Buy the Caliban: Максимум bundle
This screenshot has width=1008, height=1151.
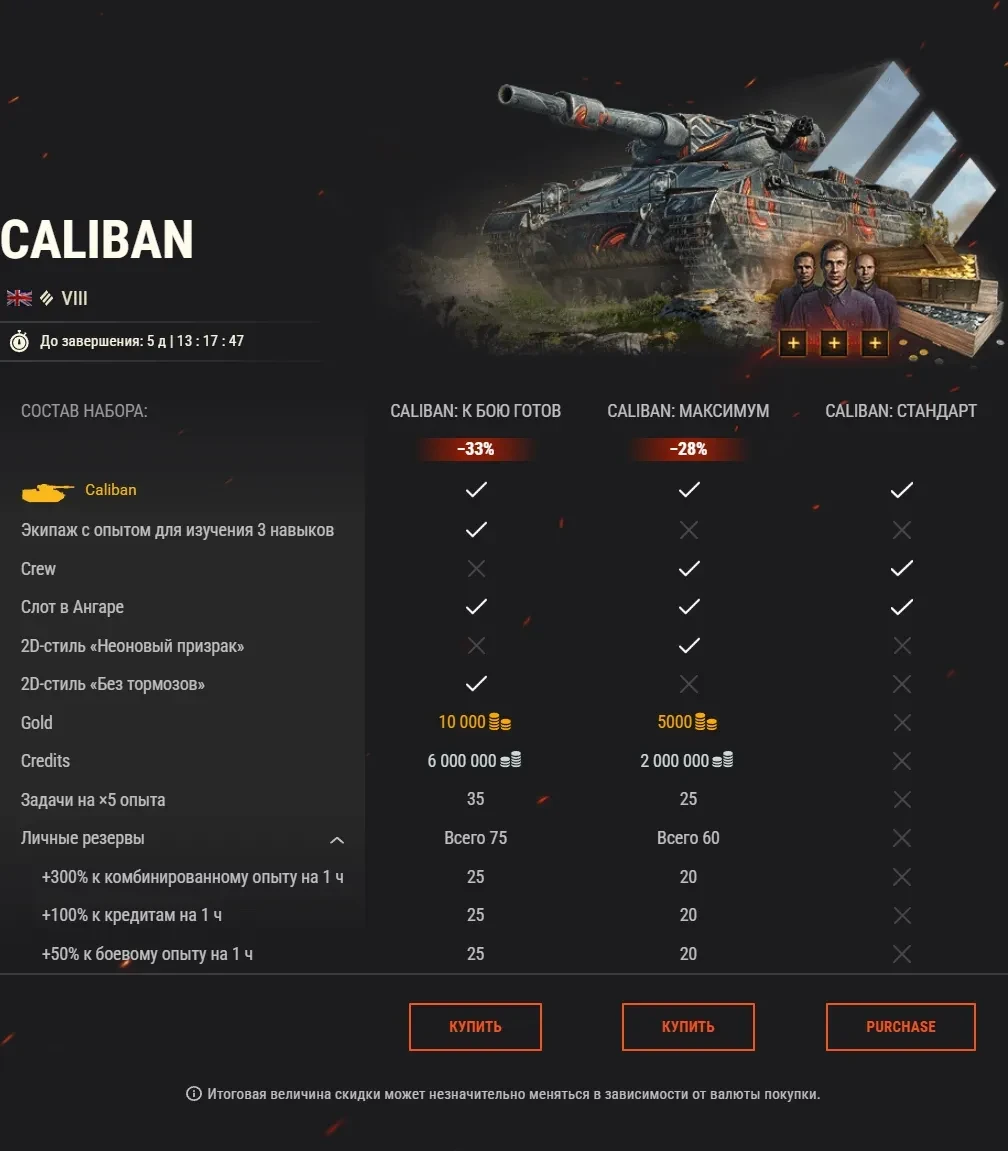(x=688, y=1027)
